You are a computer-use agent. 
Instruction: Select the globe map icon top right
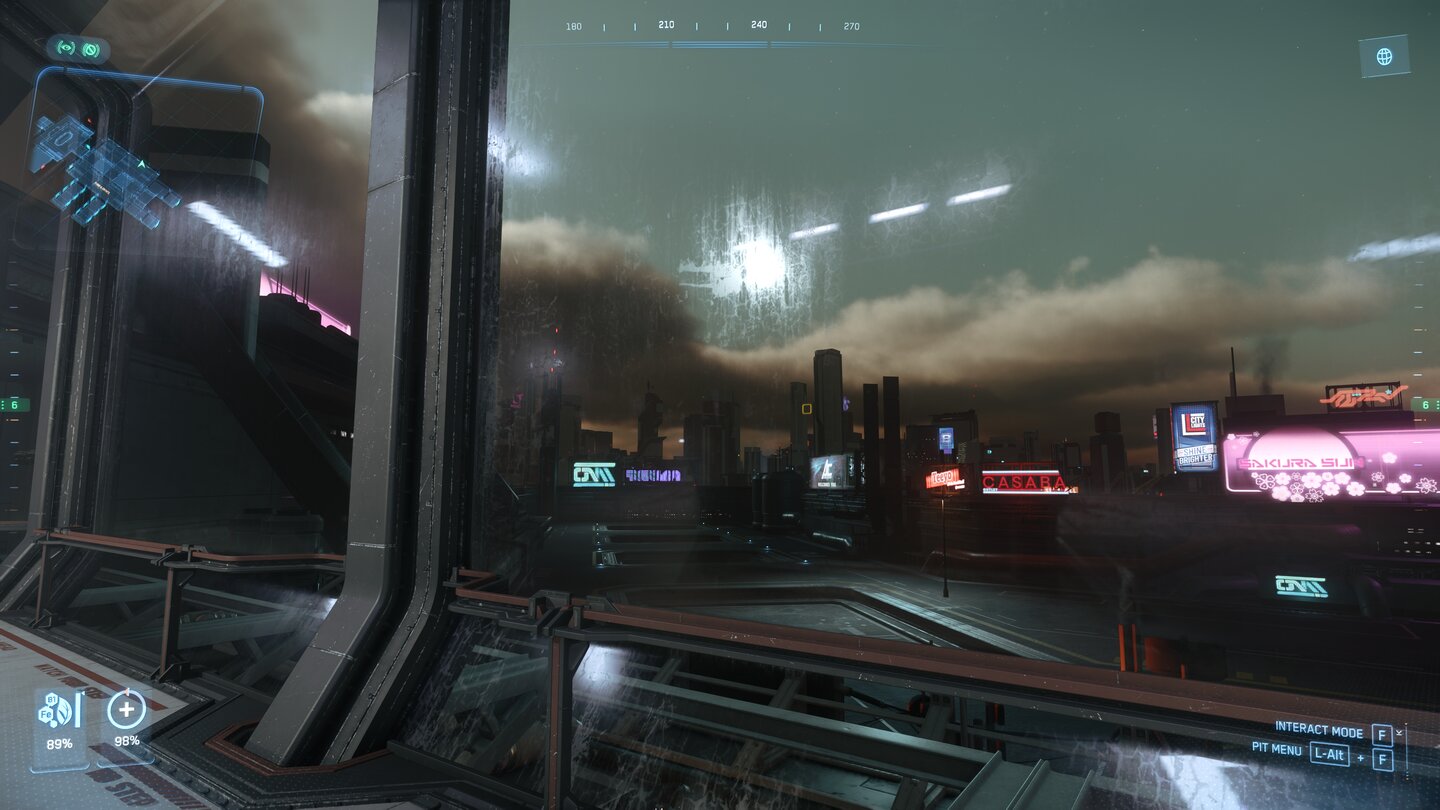[x=1384, y=57]
